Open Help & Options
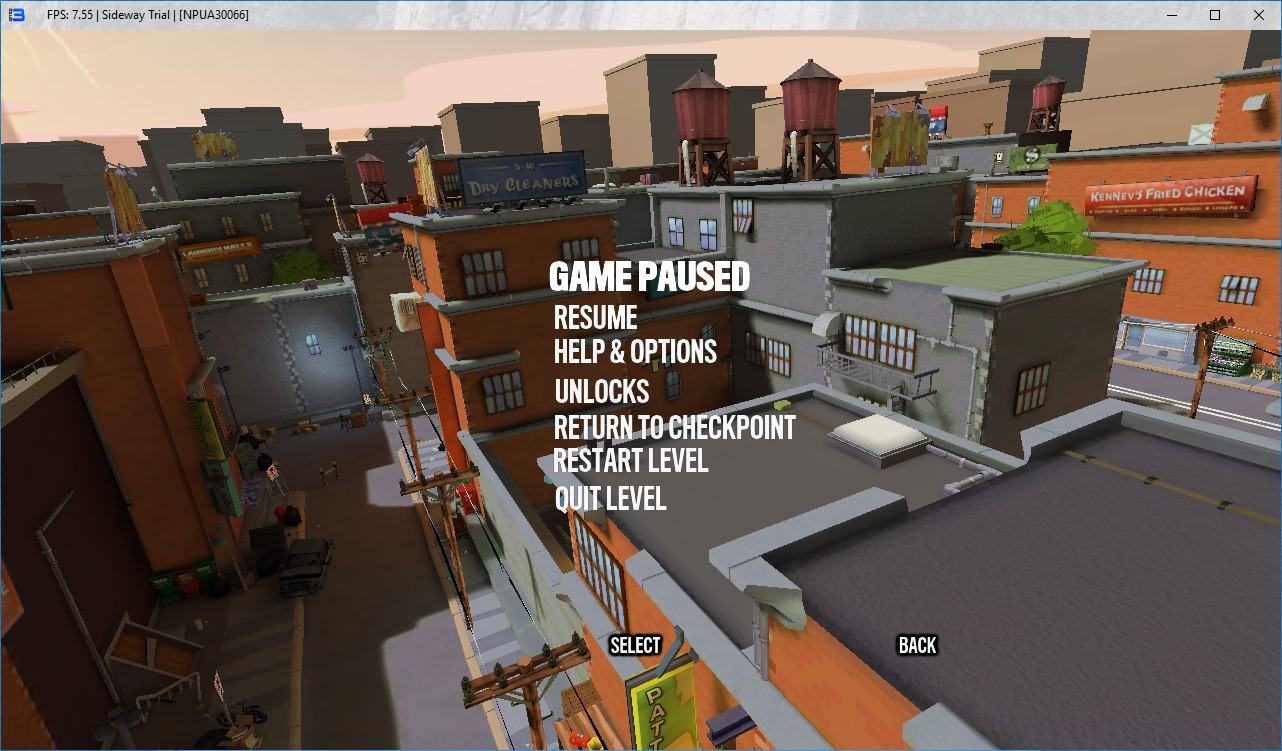Screen dimensions: 1282x751 pos(635,352)
